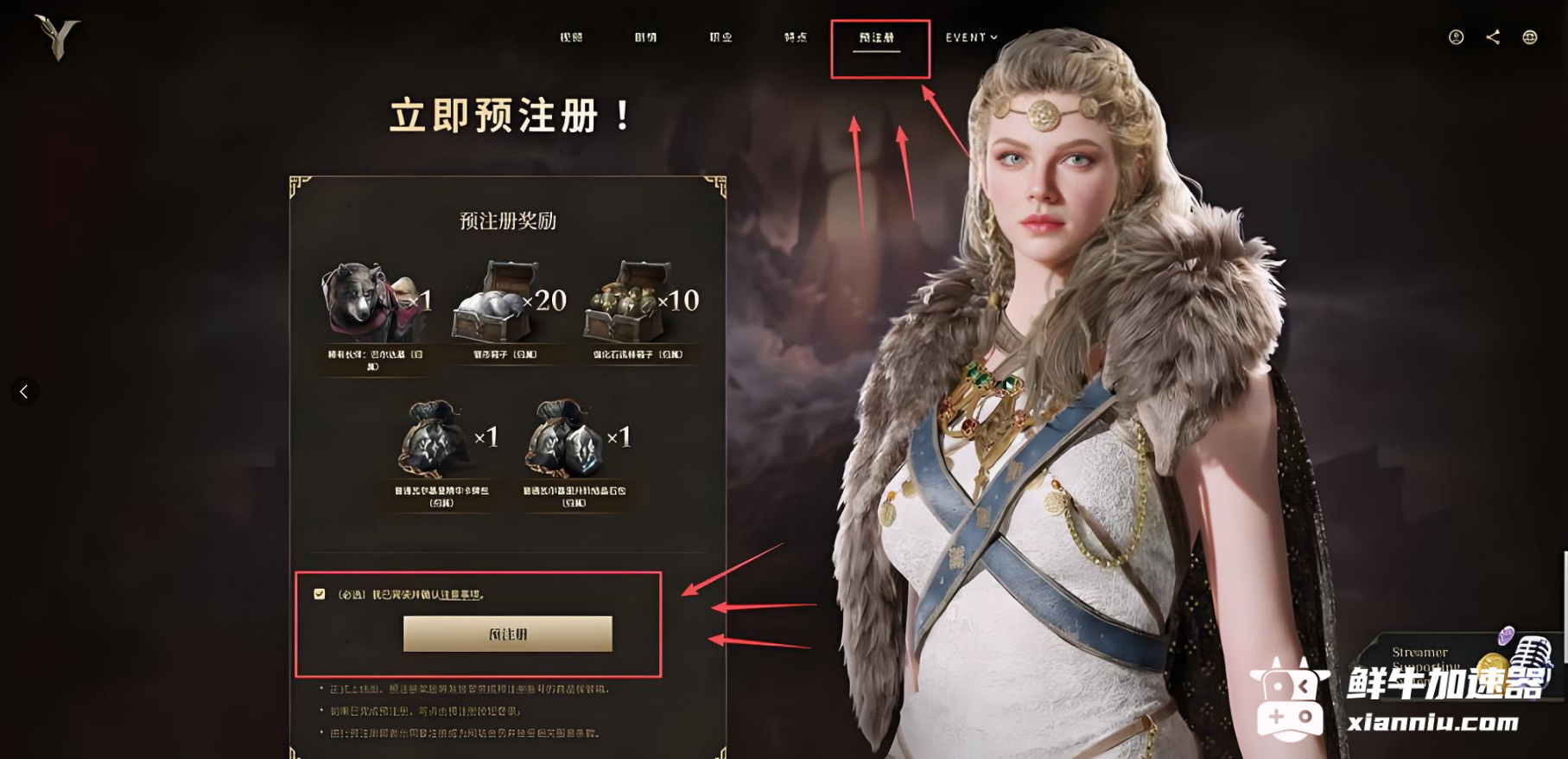This screenshot has width=1568, height=759.
Task: Click the share icon in the header
Action: click(x=1494, y=37)
